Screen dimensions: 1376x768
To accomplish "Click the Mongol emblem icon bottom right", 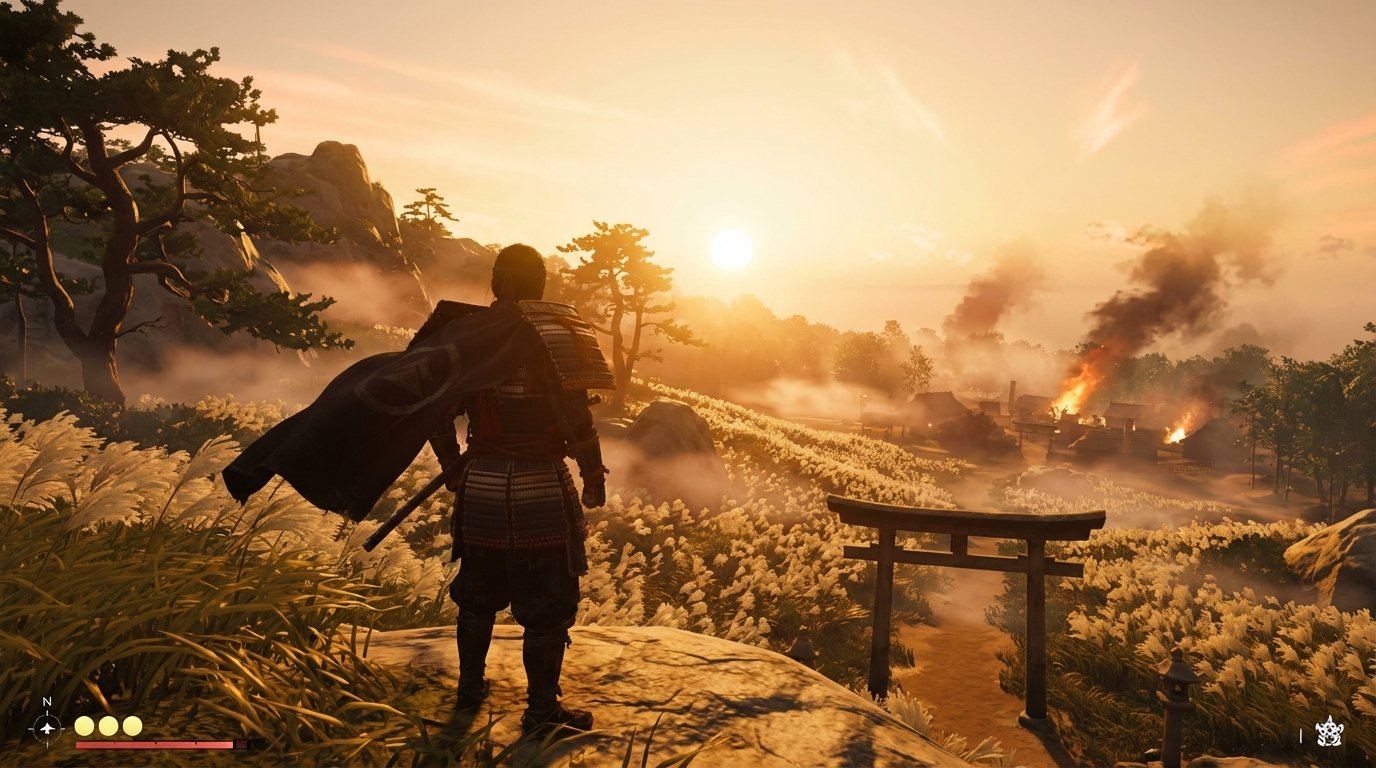I will point(1329,733).
